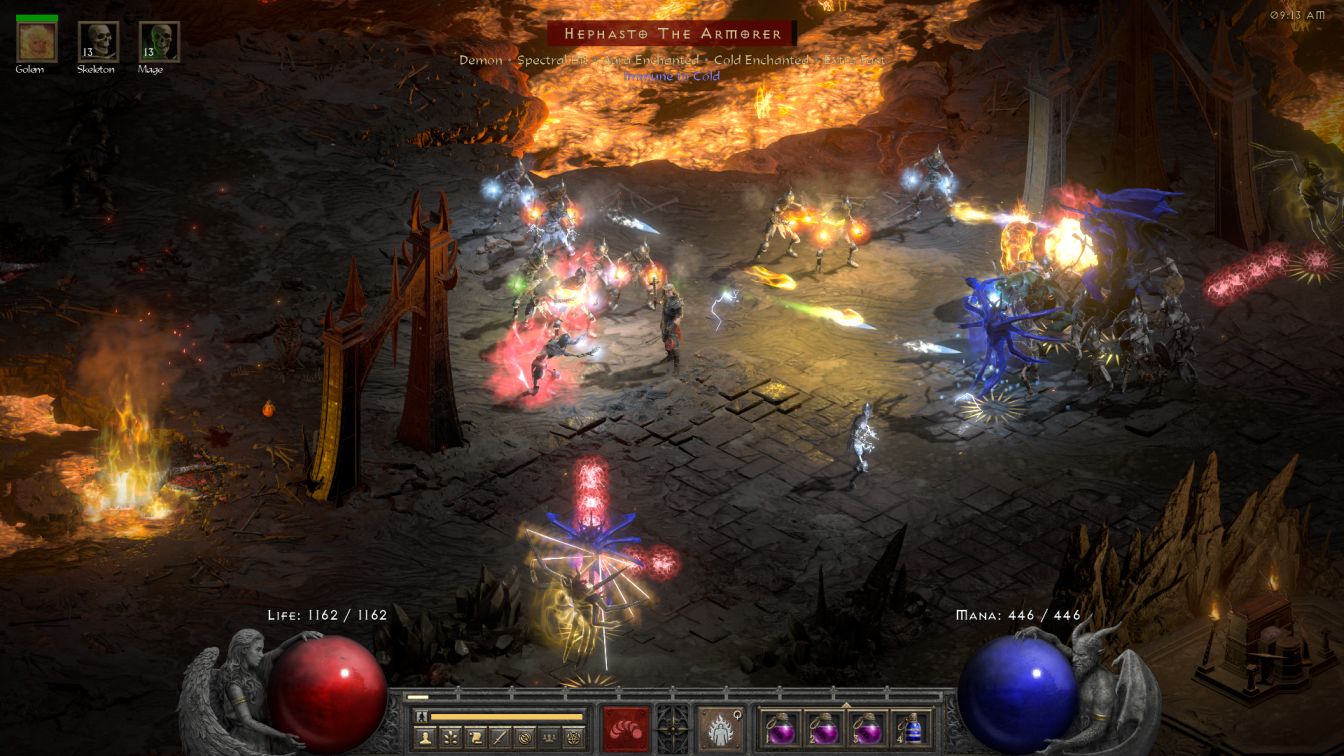Open the quest scroll icon
Image resolution: width=1344 pixels, height=756 pixels.
coord(476,738)
